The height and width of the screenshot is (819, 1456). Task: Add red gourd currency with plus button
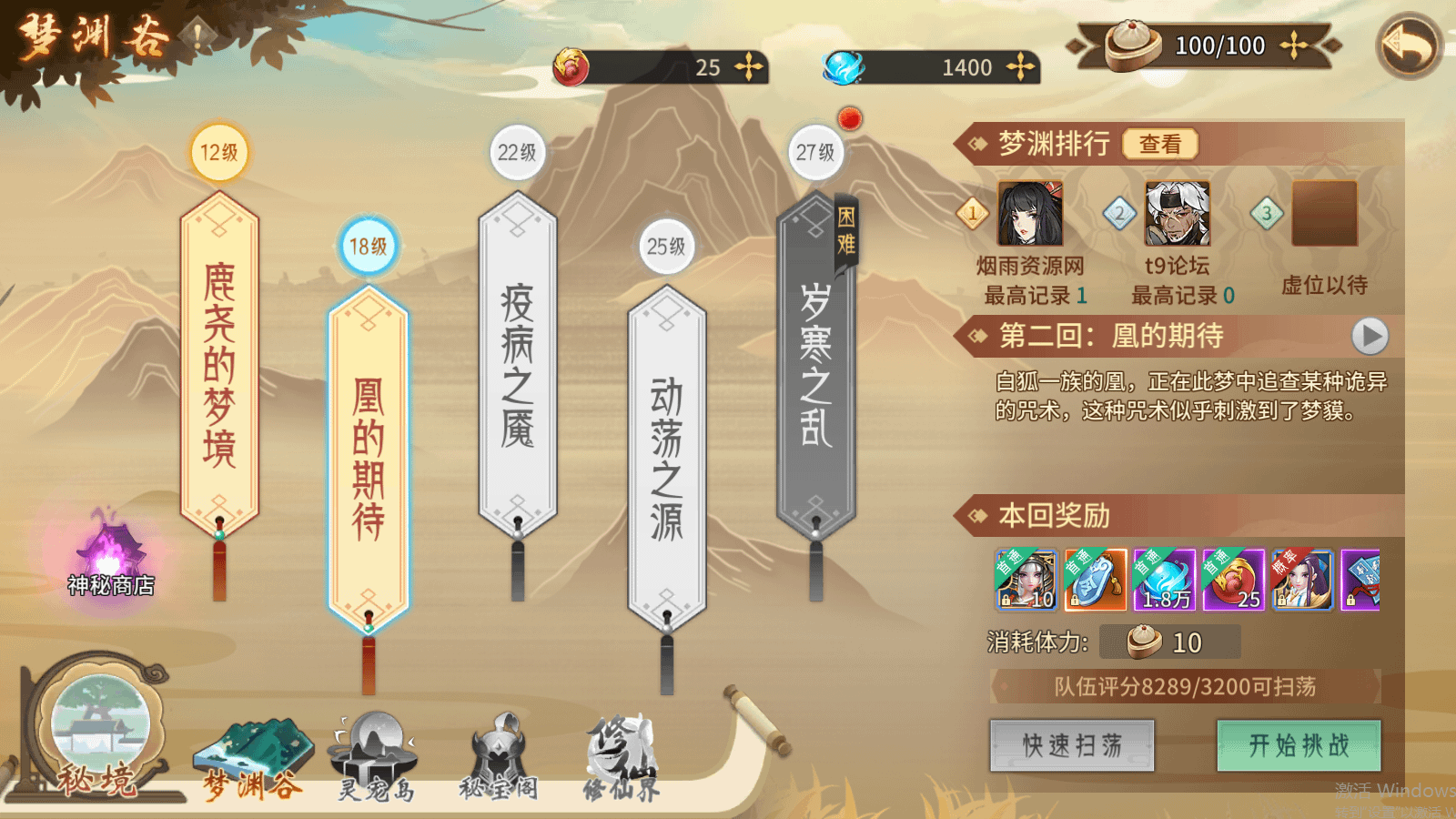click(748, 67)
